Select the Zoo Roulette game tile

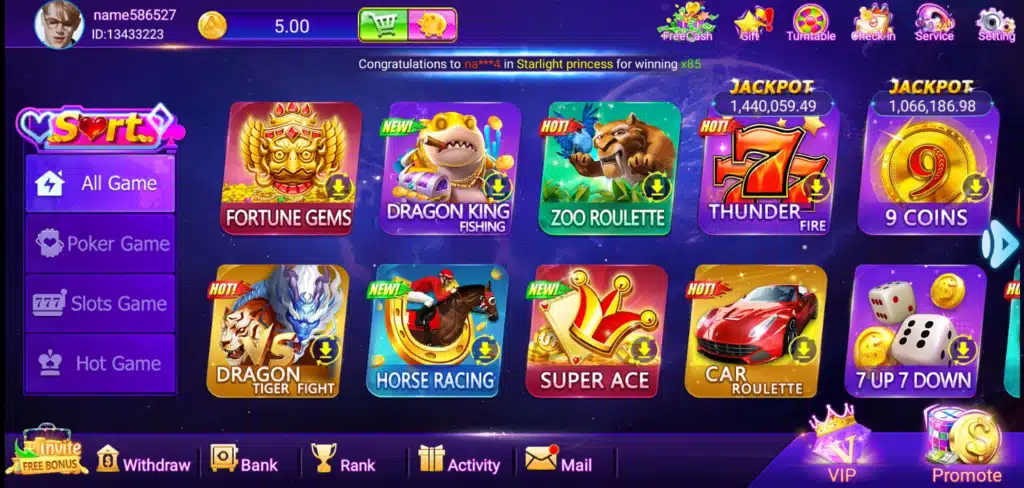pyautogui.click(x=608, y=168)
